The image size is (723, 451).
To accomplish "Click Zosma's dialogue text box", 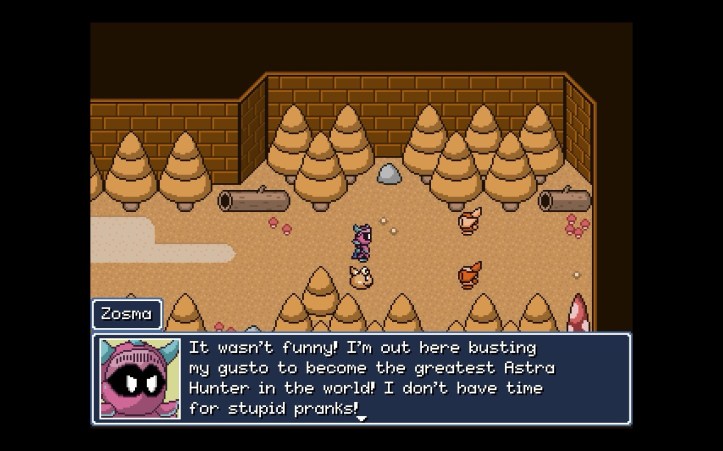I will click(x=400, y=378).
